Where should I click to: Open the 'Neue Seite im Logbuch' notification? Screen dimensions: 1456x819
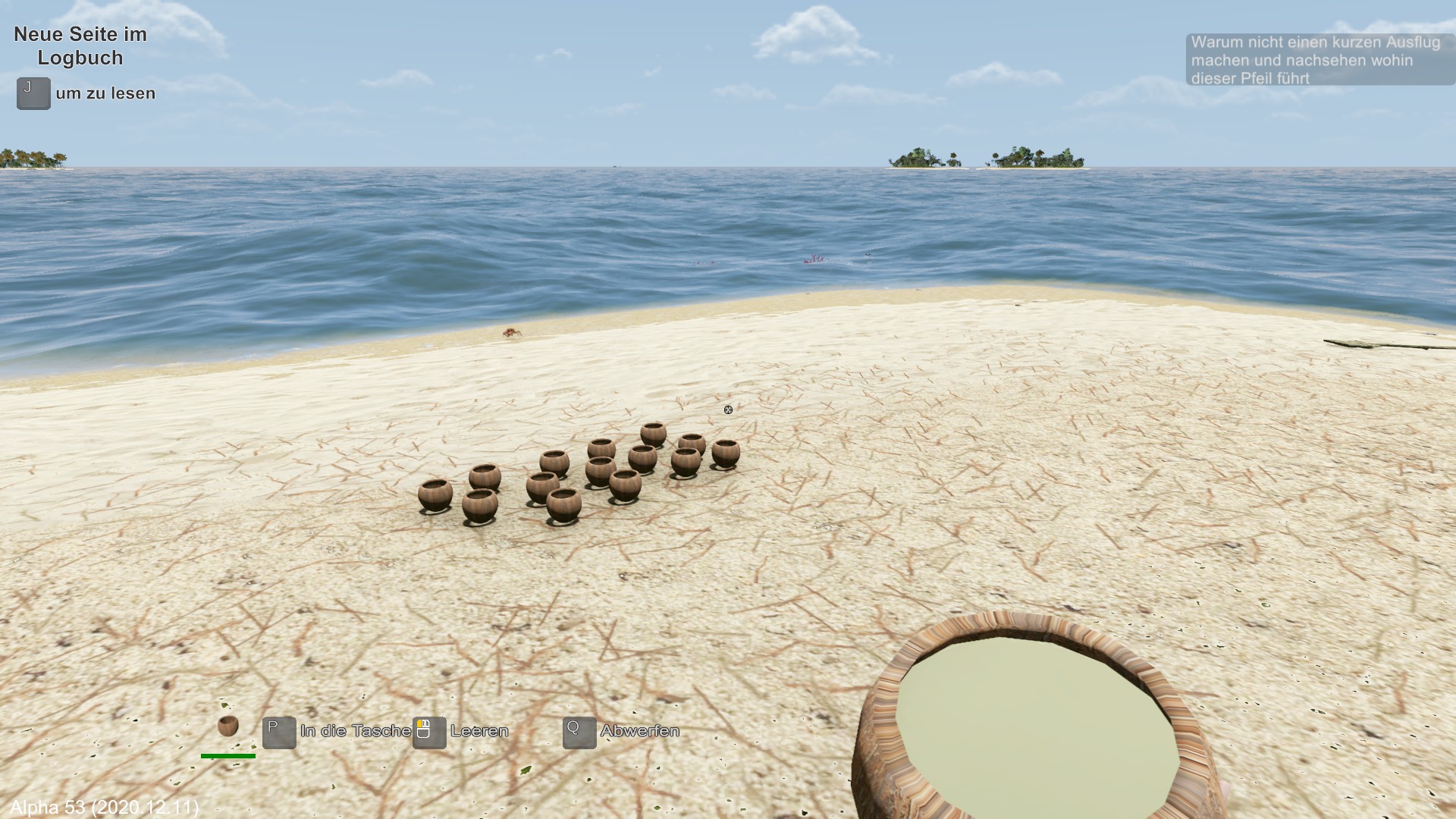(80, 46)
